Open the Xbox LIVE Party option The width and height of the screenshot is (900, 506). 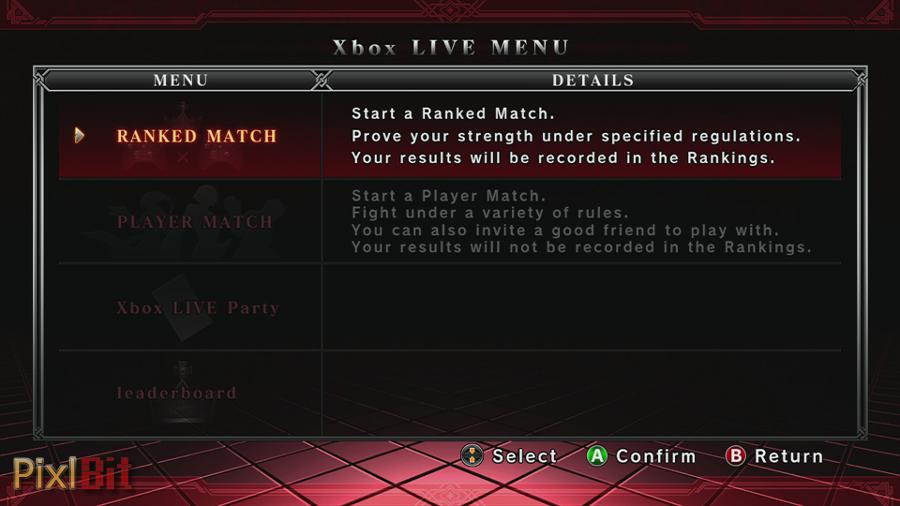[197, 308]
